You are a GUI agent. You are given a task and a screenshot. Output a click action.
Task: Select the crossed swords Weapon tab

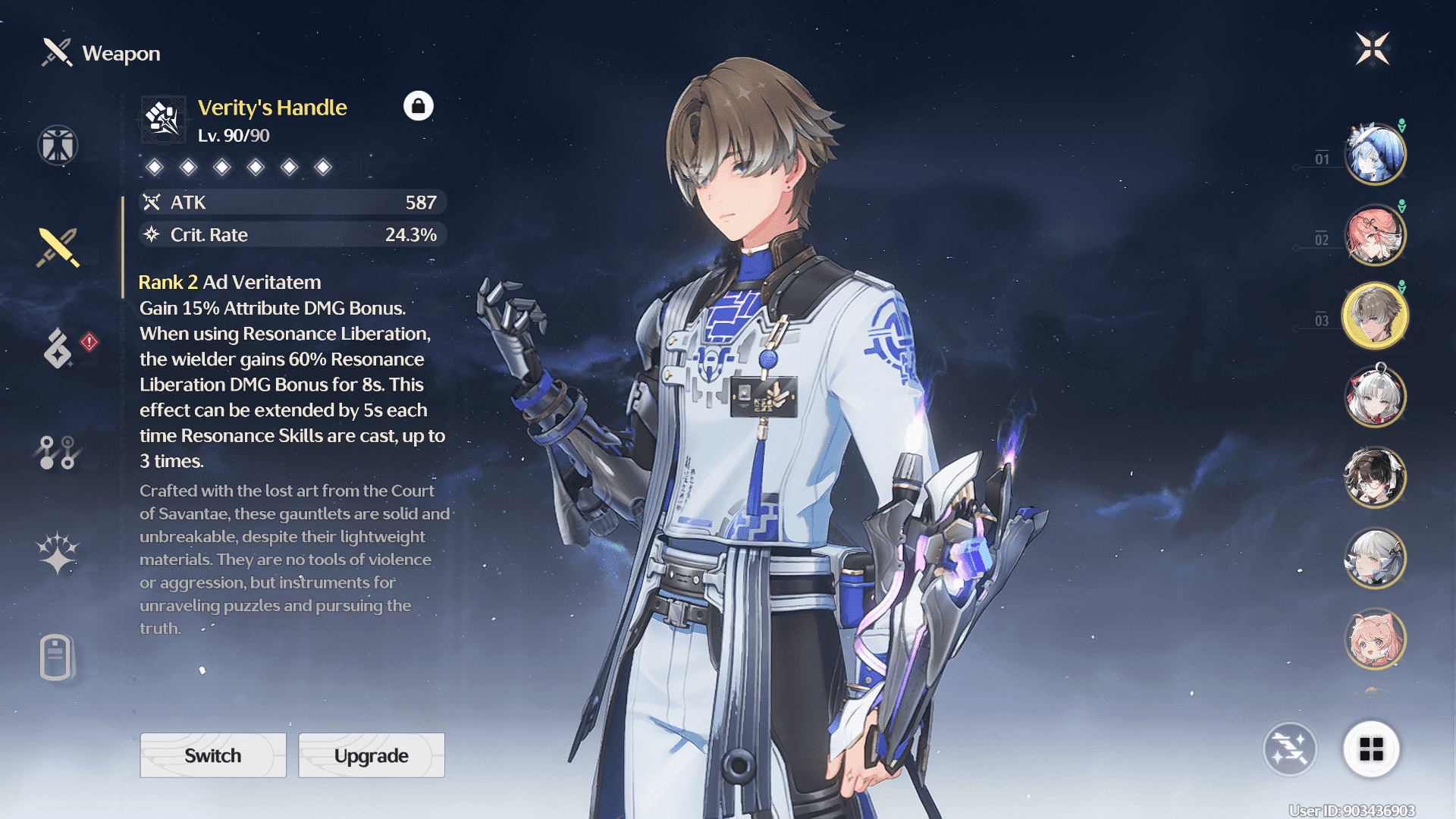pos(58,247)
